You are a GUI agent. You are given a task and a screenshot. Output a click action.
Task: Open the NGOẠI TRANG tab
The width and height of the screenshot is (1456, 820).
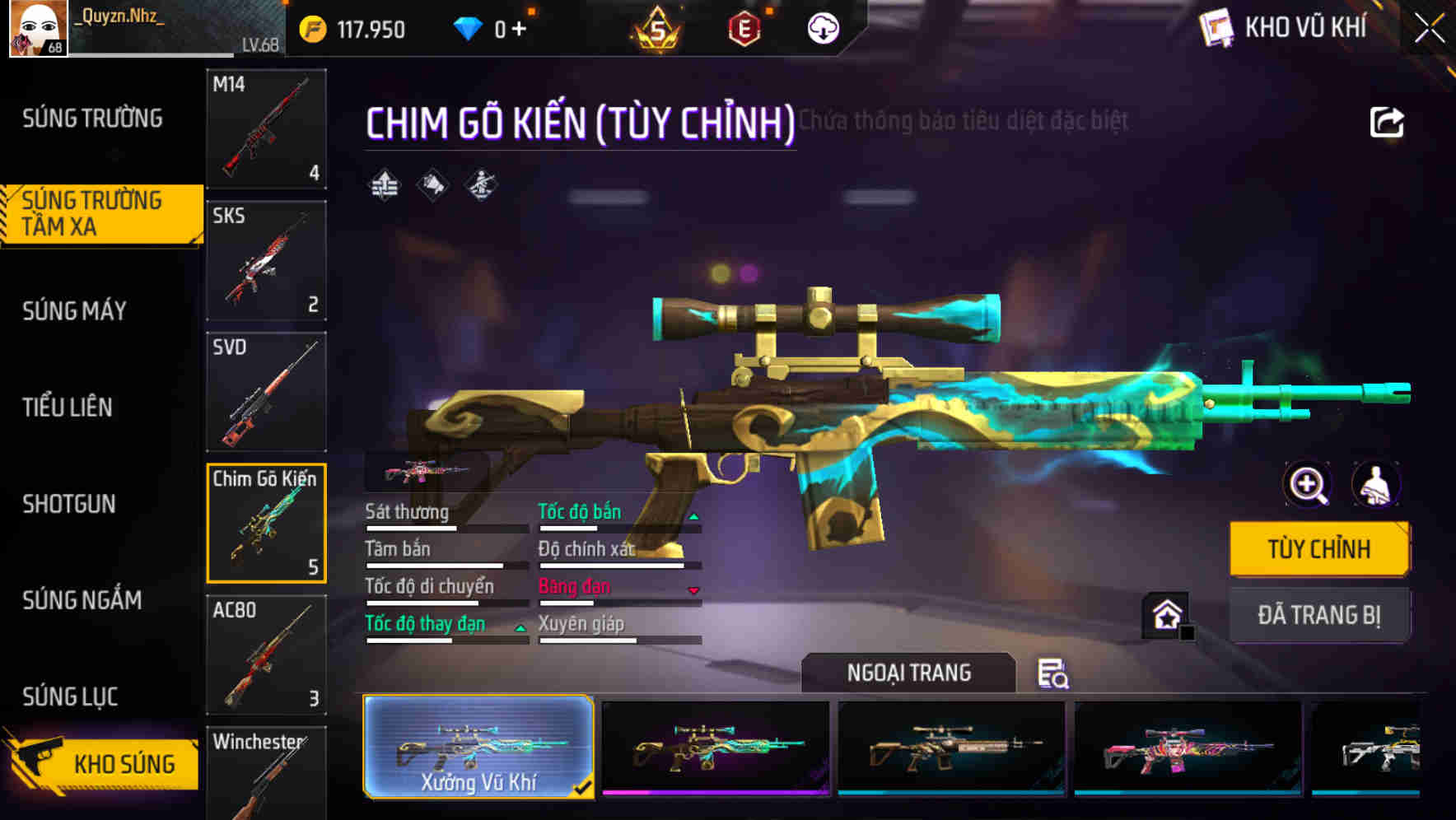tap(909, 673)
